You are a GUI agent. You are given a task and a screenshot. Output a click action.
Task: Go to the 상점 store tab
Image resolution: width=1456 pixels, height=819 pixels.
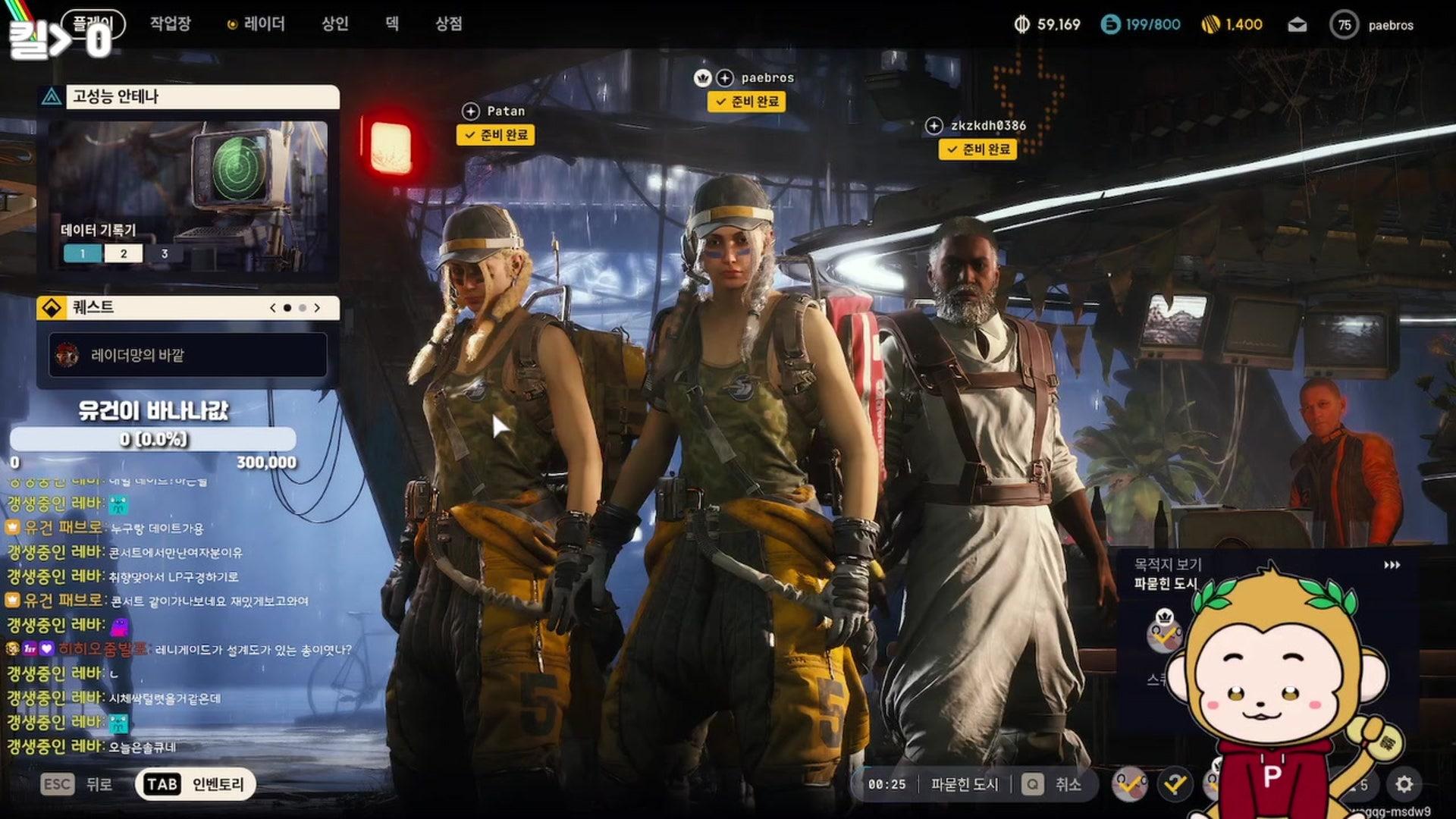(x=448, y=24)
